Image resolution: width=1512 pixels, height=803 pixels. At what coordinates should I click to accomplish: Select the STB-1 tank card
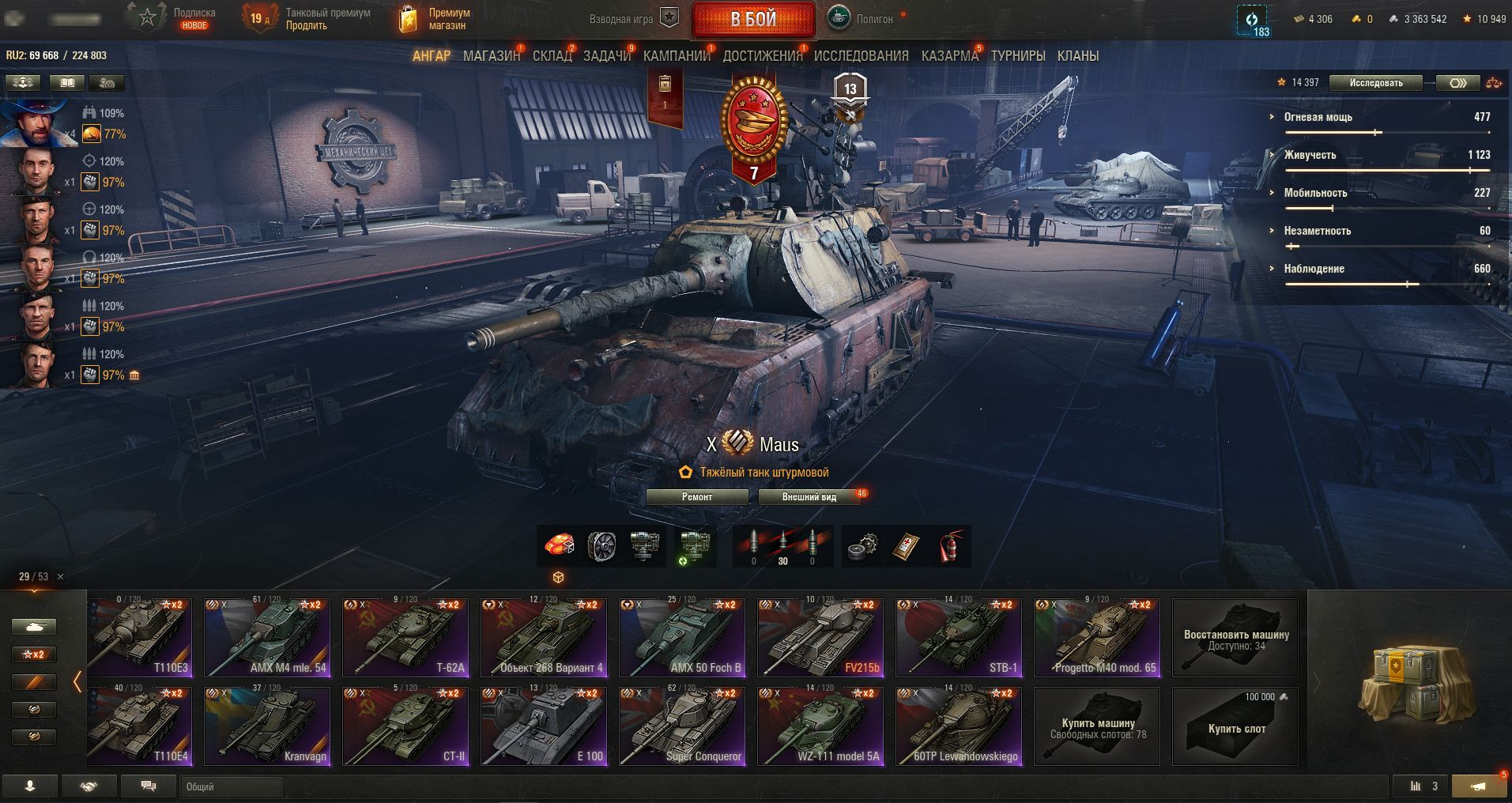point(959,638)
